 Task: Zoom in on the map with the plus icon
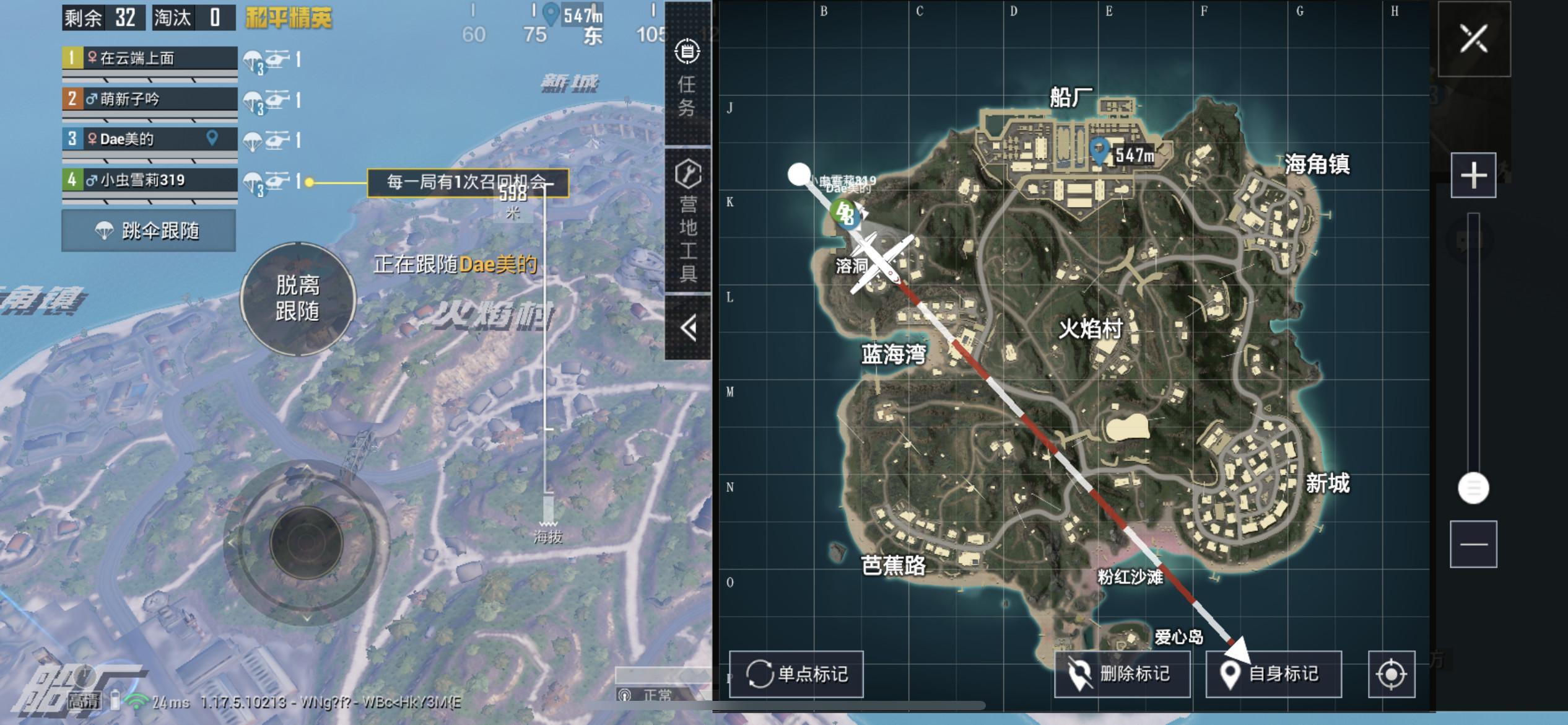point(1474,175)
